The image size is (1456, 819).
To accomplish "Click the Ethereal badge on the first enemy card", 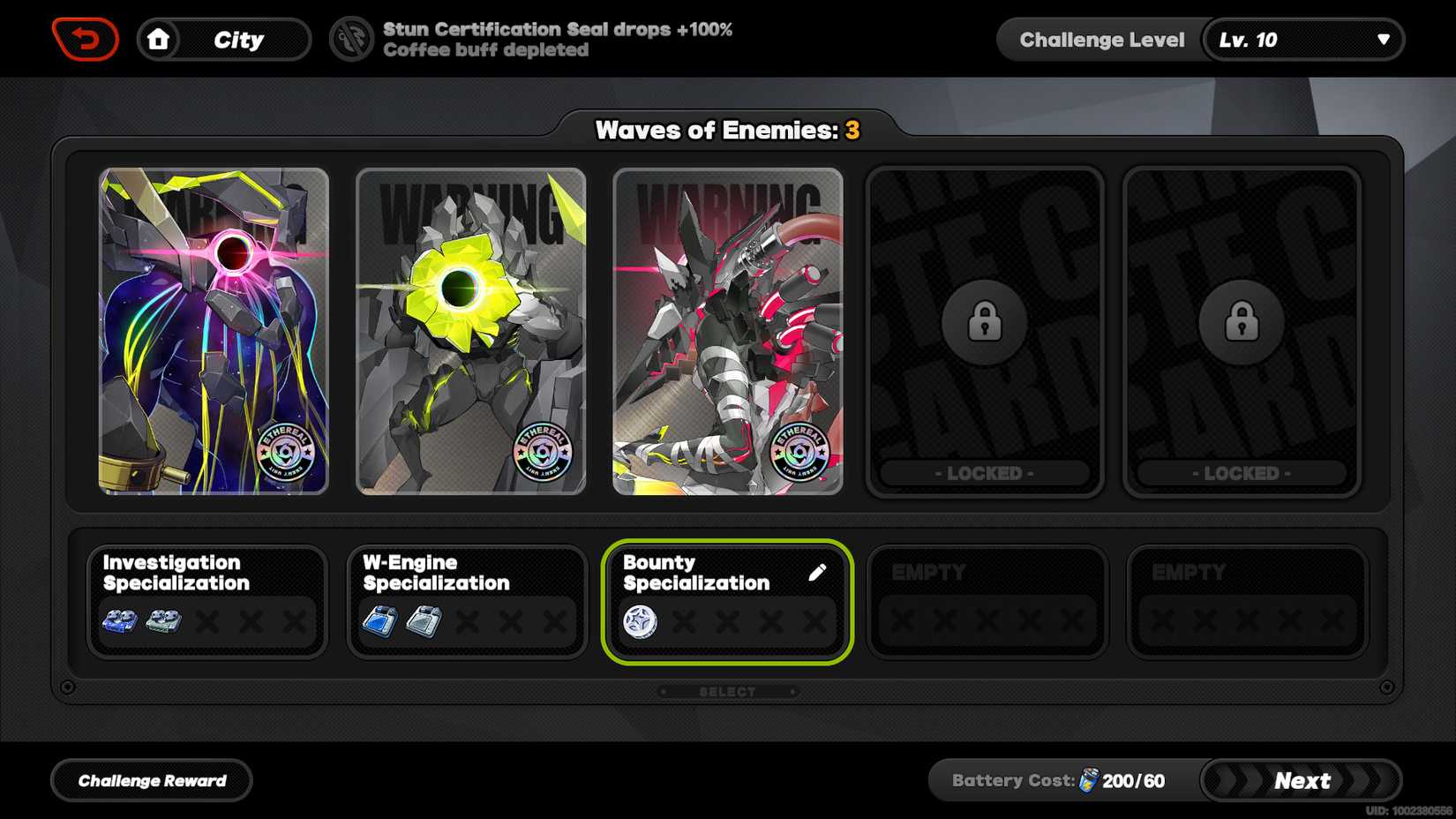I will coord(285,451).
